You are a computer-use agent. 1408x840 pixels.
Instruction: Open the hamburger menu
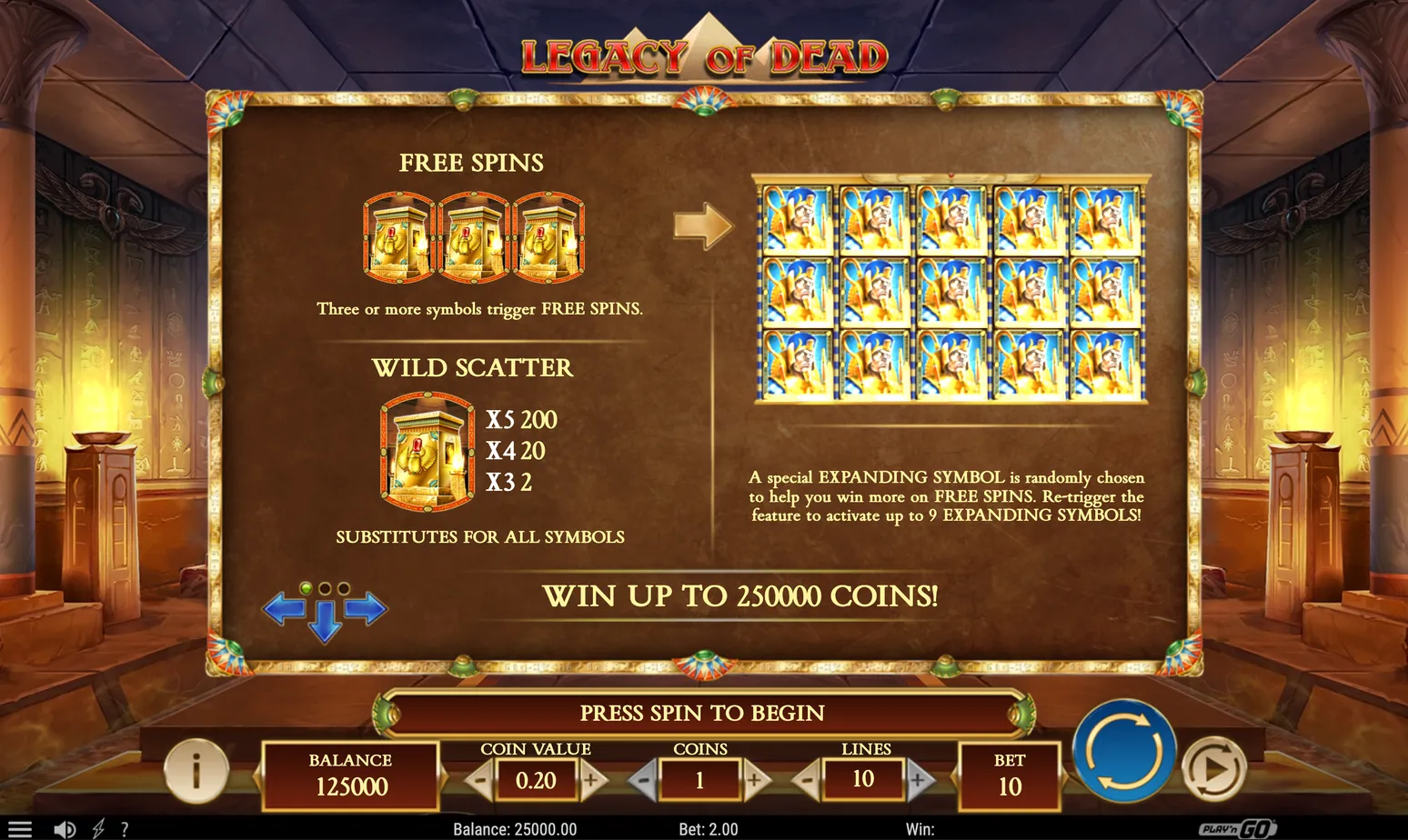(19, 829)
